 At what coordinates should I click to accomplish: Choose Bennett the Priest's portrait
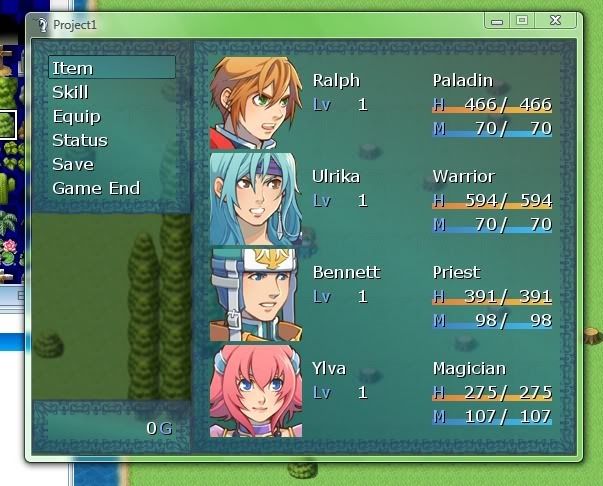pyautogui.click(x=255, y=293)
